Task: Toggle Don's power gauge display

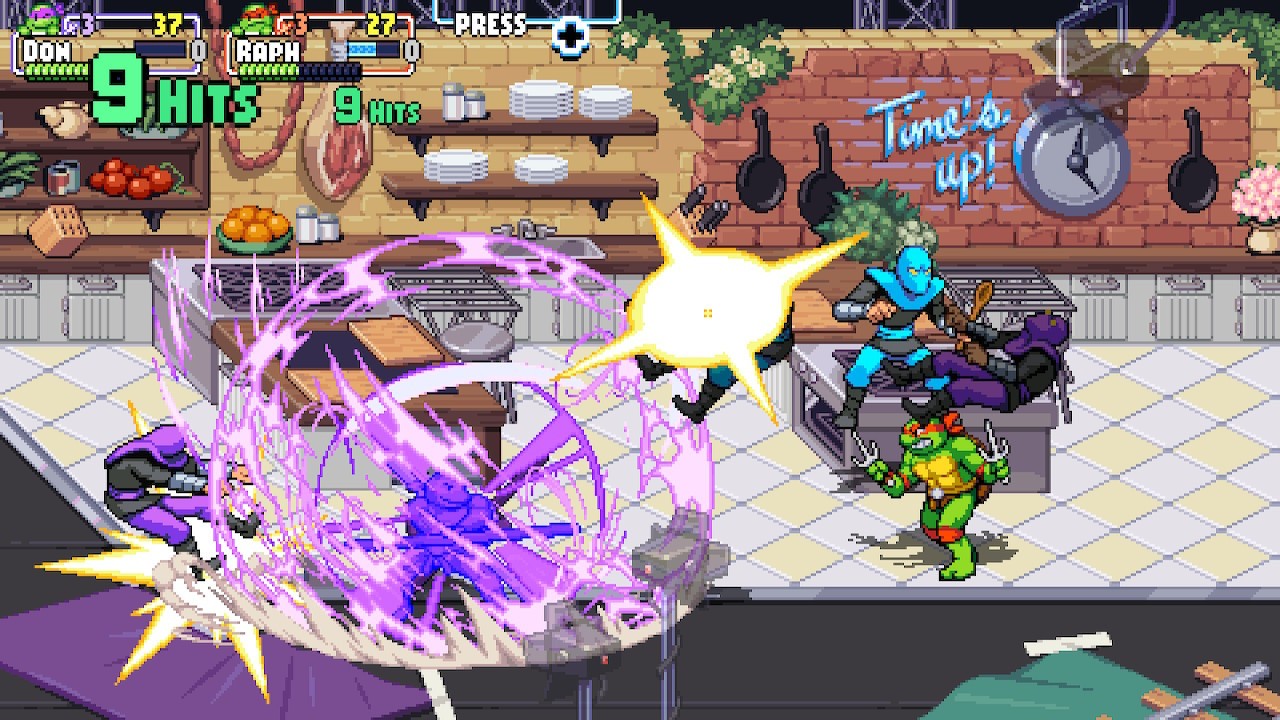Action: 160,48
